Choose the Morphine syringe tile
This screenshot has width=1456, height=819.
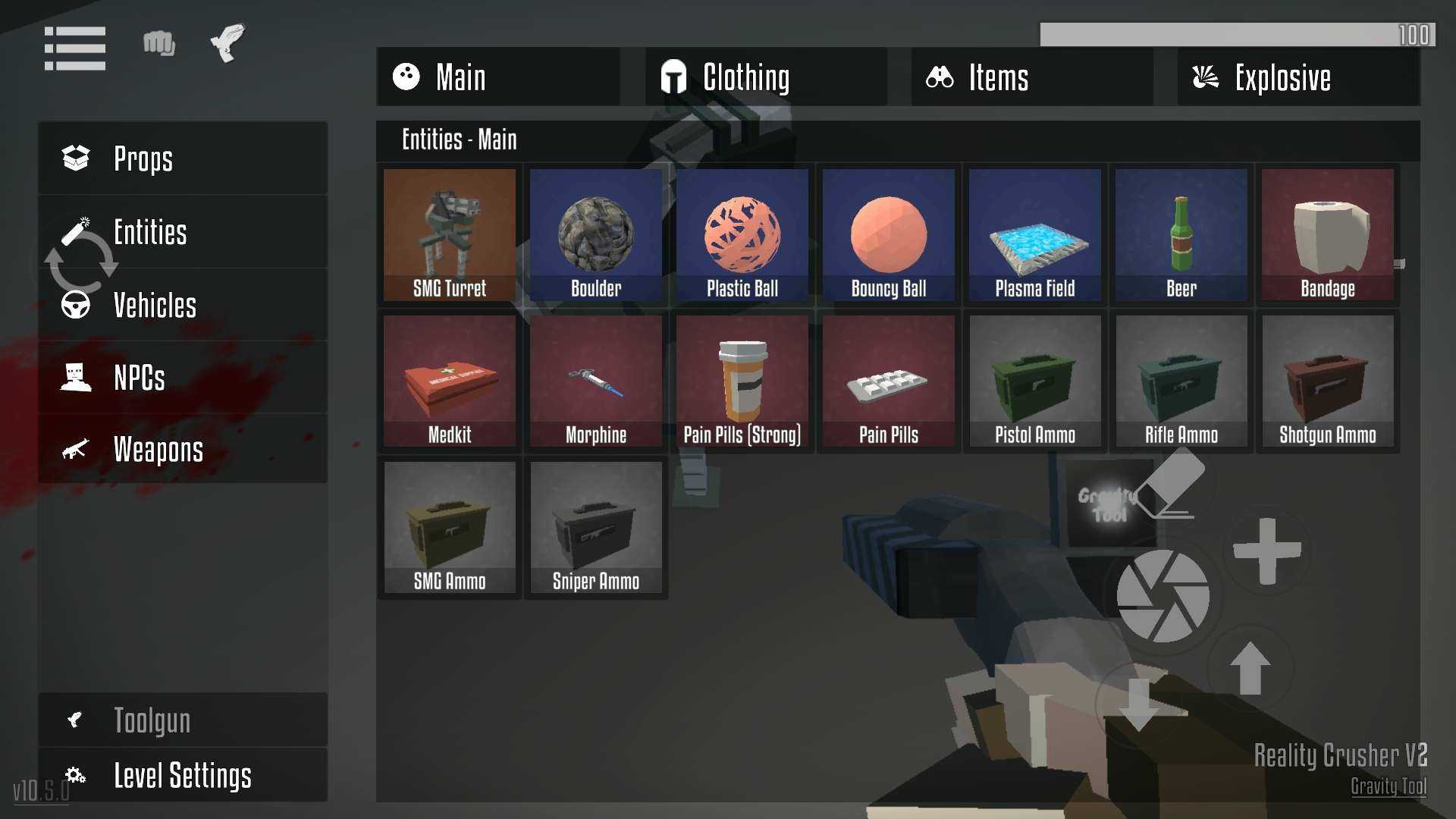596,381
